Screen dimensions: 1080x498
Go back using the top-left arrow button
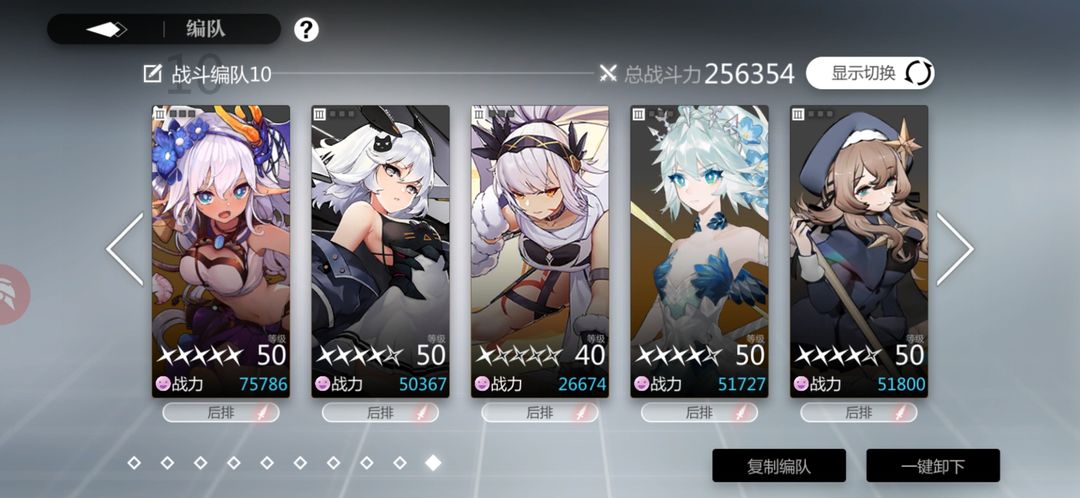click(x=106, y=29)
